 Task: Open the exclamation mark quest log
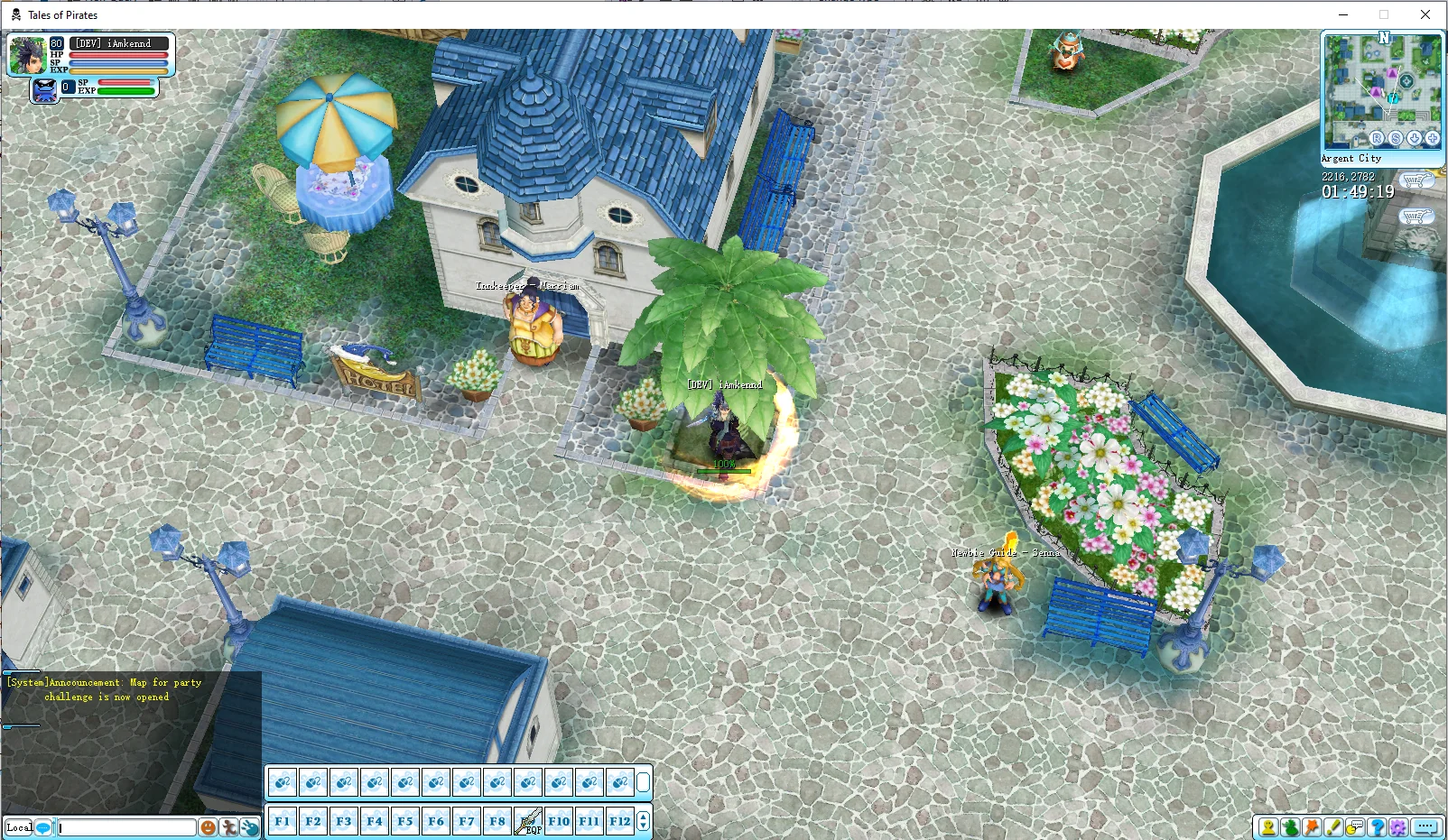(x=1333, y=827)
